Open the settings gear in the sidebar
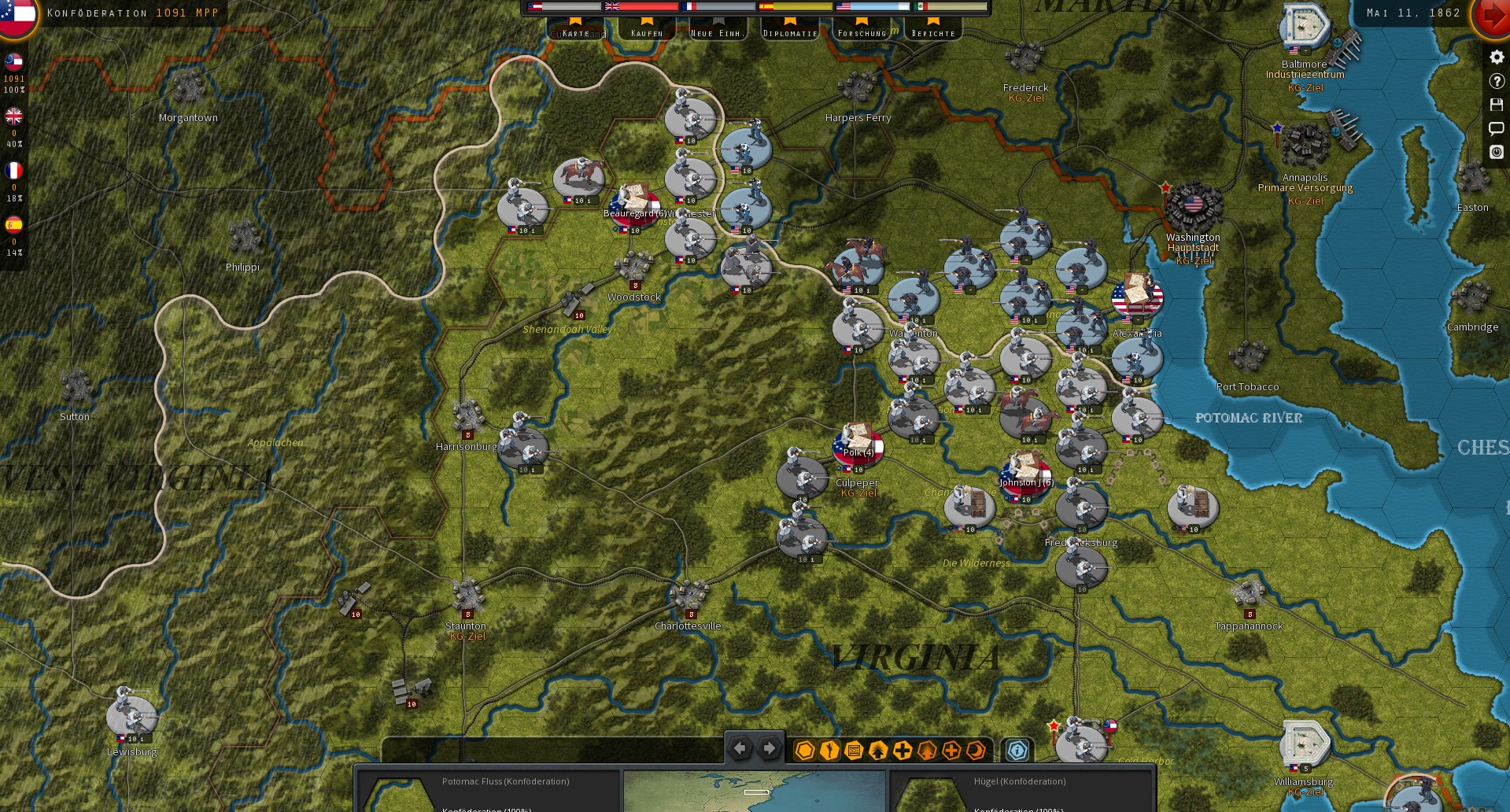This screenshot has height=812, width=1510. [x=1496, y=57]
